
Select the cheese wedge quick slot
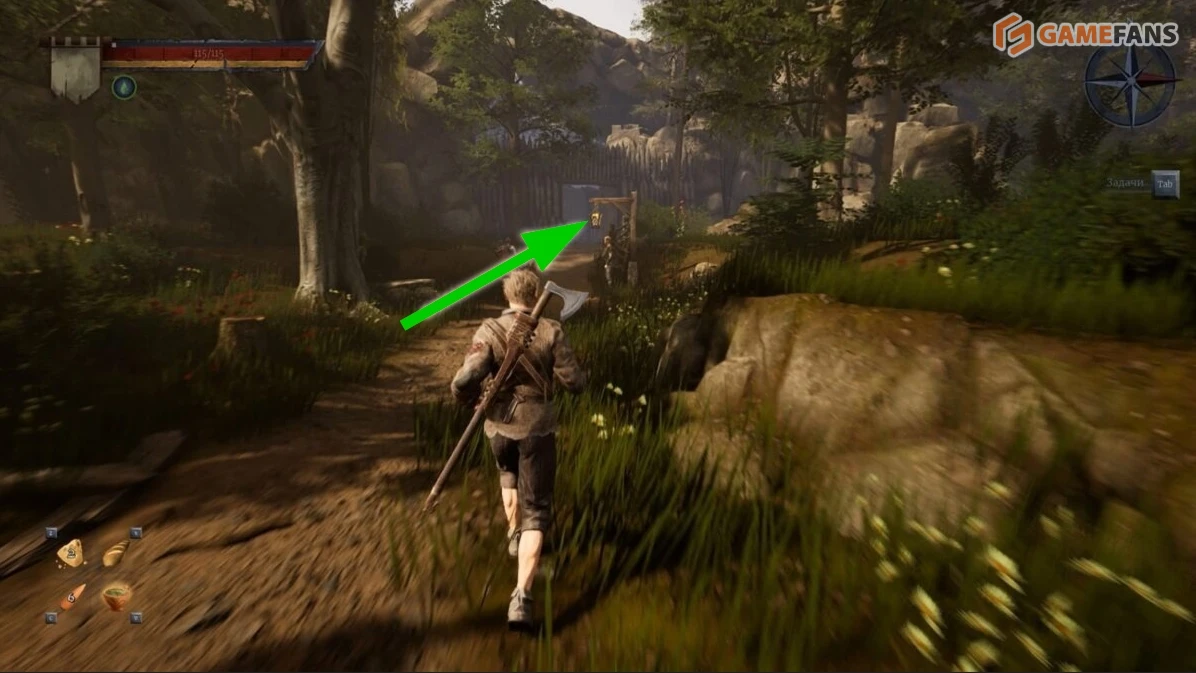70,552
